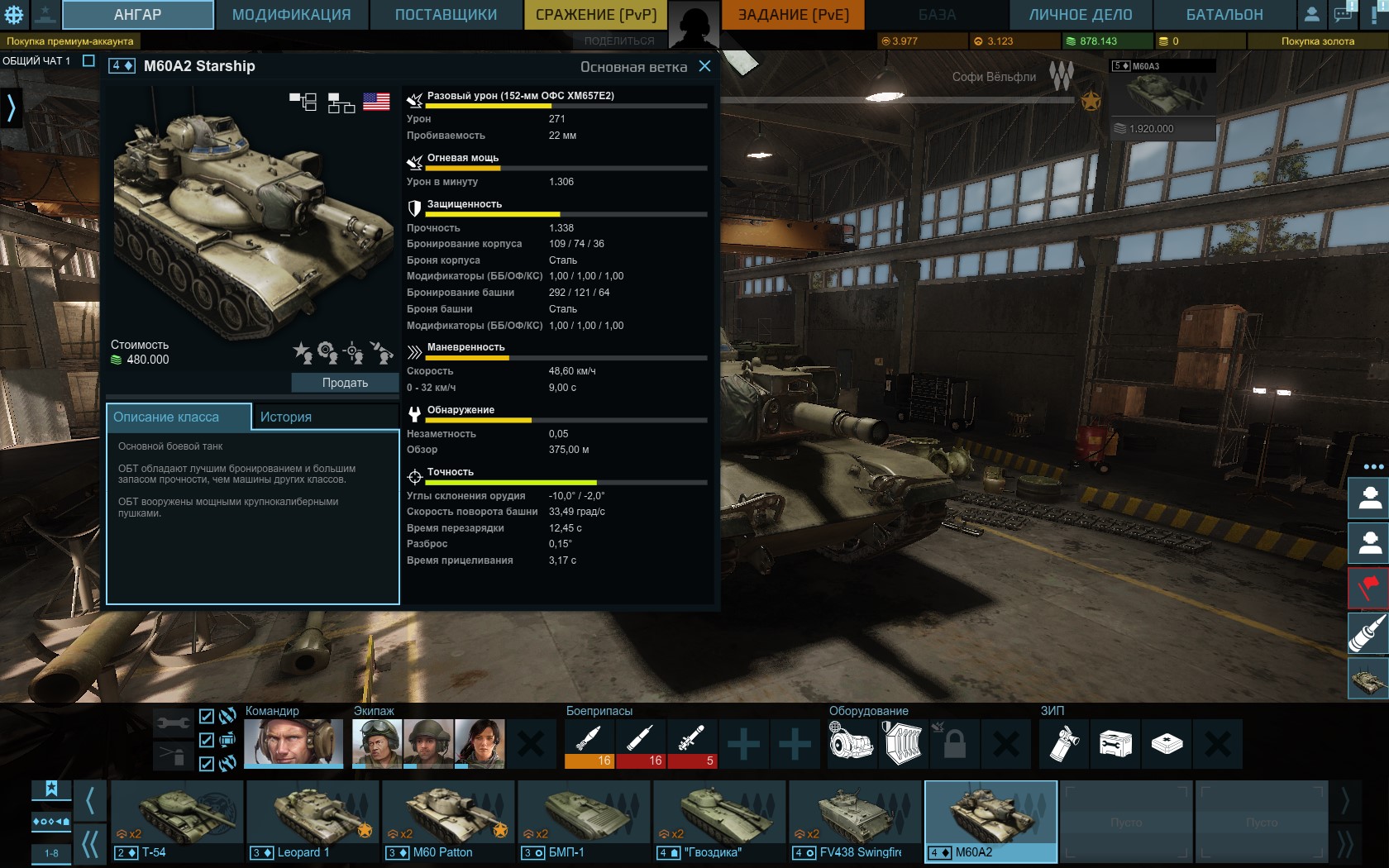The width and height of the screenshot is (1389, 868).
Task: Toggle the middle crew auto-resupply checkbox
Action: pyautogui.click(x=207, y=742)
